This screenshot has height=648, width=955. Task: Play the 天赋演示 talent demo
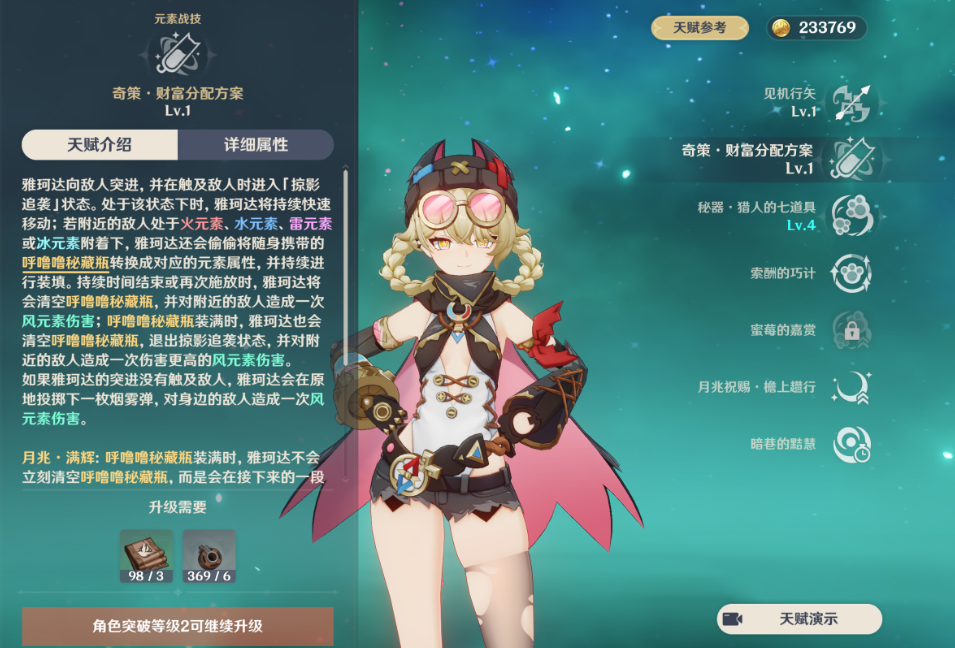[799, 619]
